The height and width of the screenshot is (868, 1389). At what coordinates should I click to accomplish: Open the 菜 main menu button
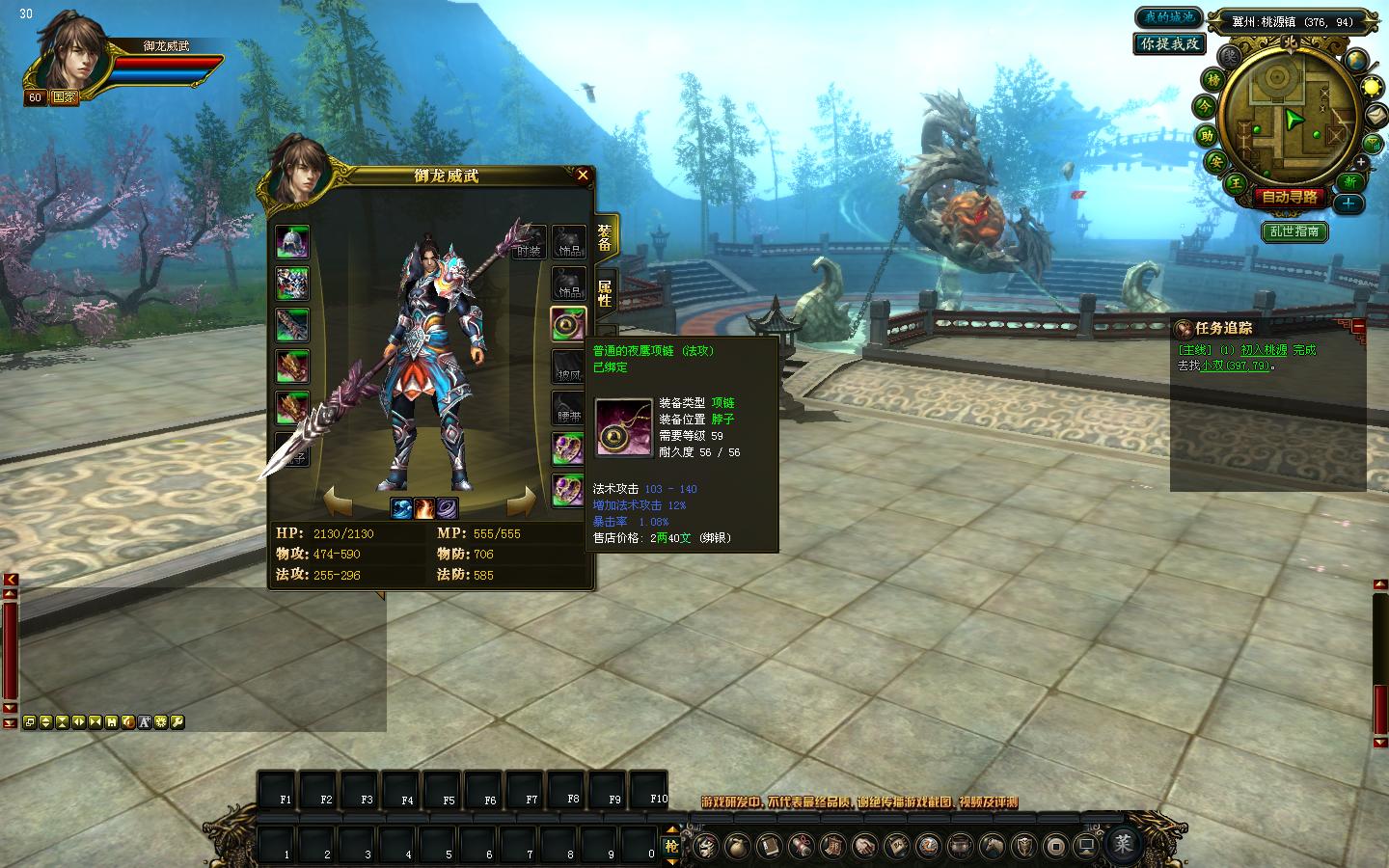pyautogui.click(x=1123, y=844)
